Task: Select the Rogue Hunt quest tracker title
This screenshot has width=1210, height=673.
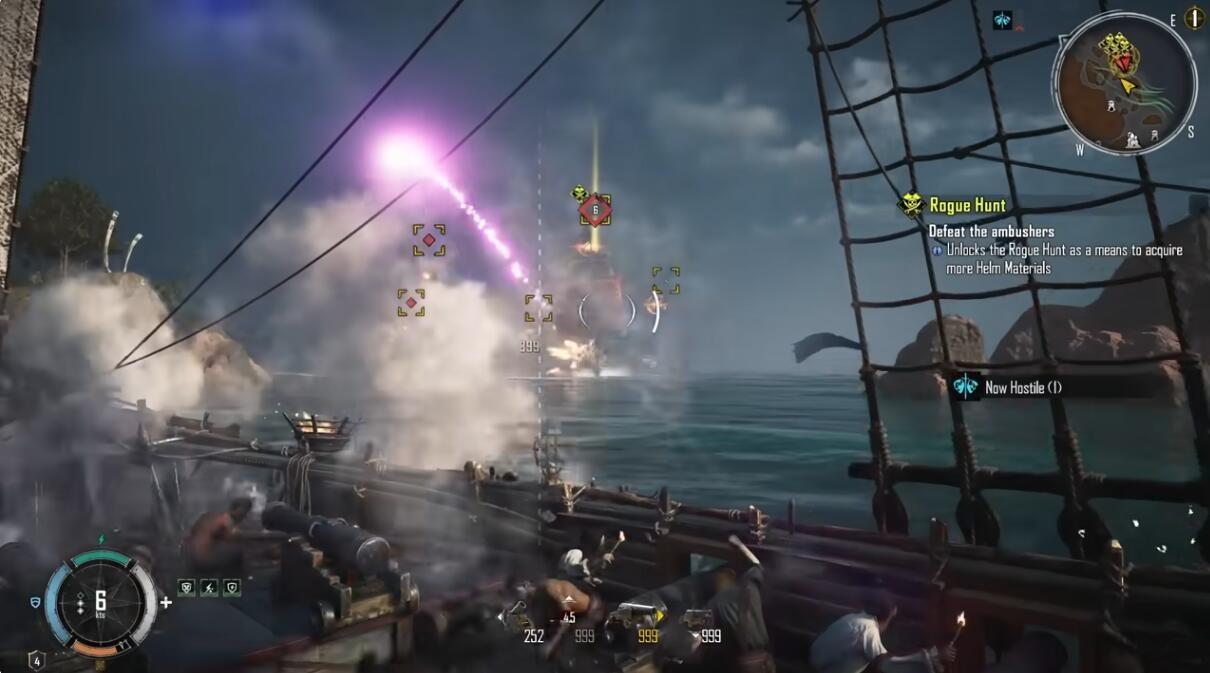Action: 967,205
